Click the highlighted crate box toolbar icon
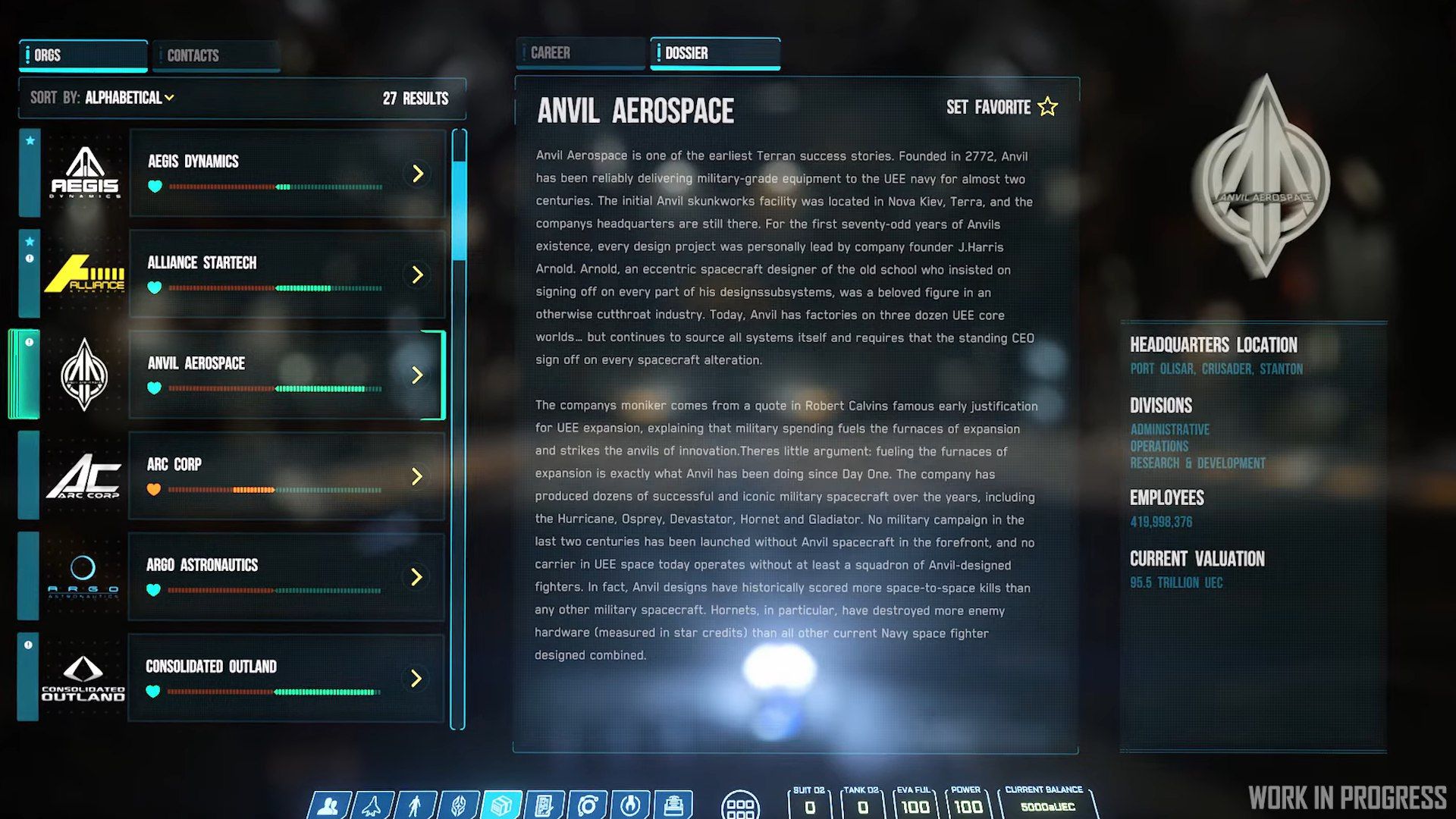The width and height of the screenshot is (1456, 819). pyautogui.click(x=501, y=805)
